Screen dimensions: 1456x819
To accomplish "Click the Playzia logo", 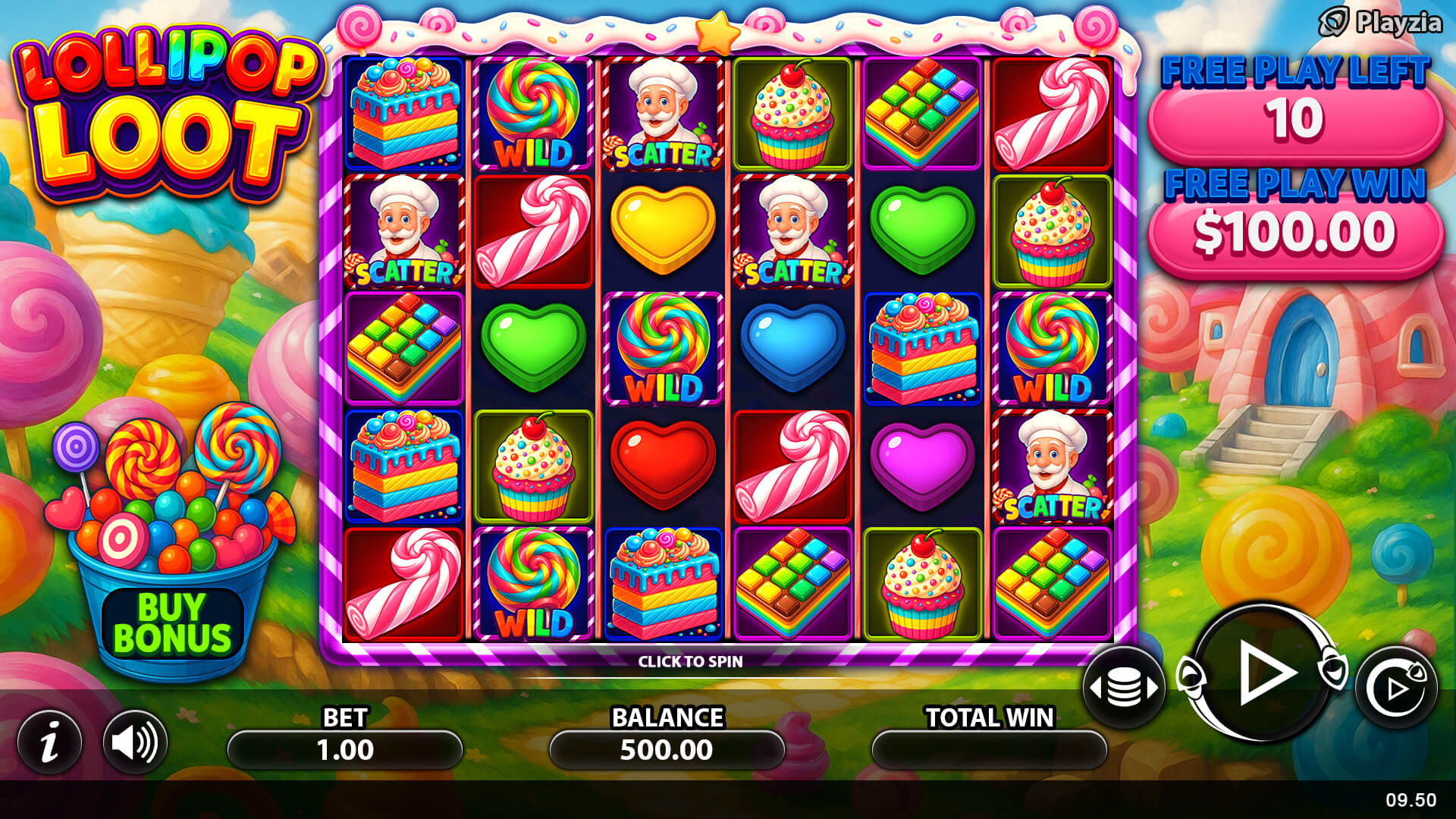I will 1380,23.
